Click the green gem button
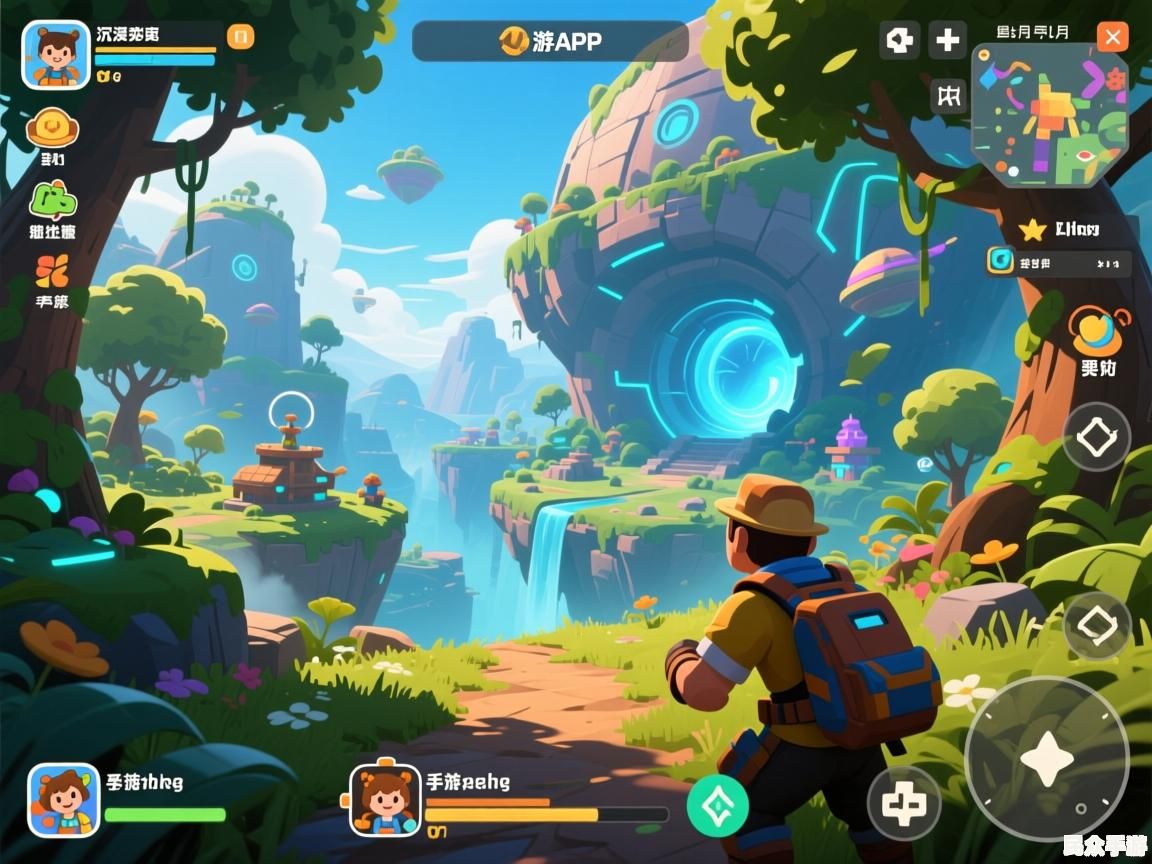 tap(717, 805)
